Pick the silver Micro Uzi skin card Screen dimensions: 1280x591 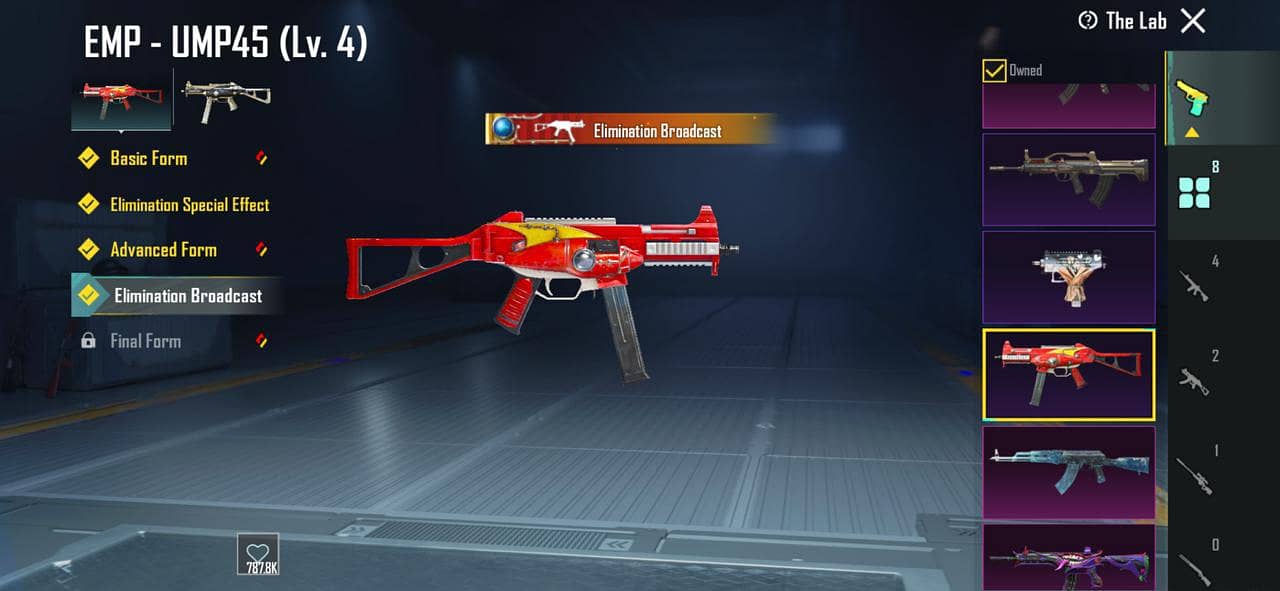(x=1068, y=277)
